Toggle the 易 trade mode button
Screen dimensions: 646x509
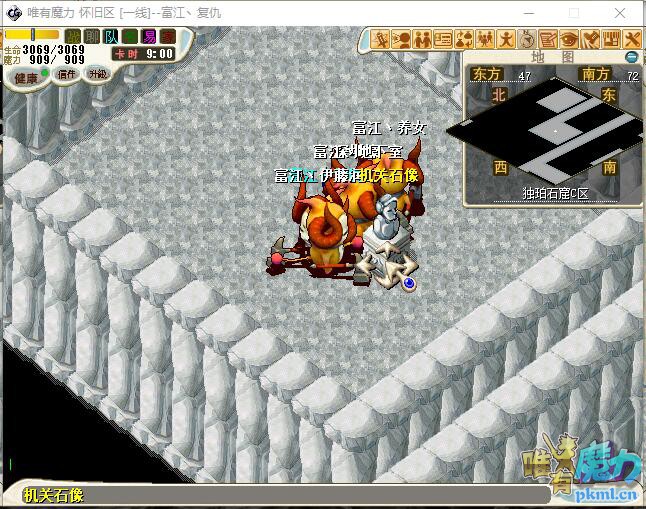(x=149, y=36)
